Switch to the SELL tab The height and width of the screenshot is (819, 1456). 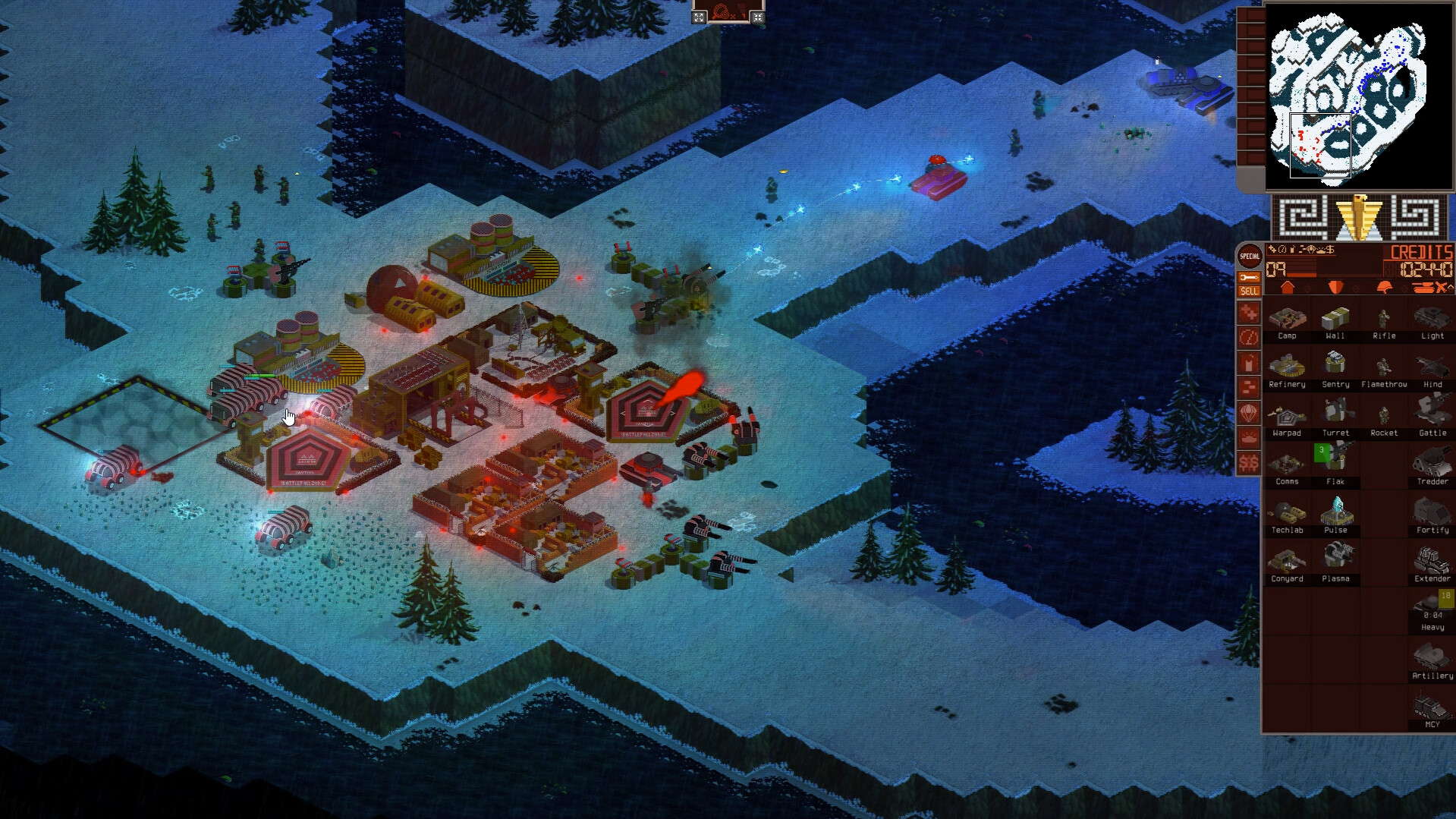[x=1248, y=290]
